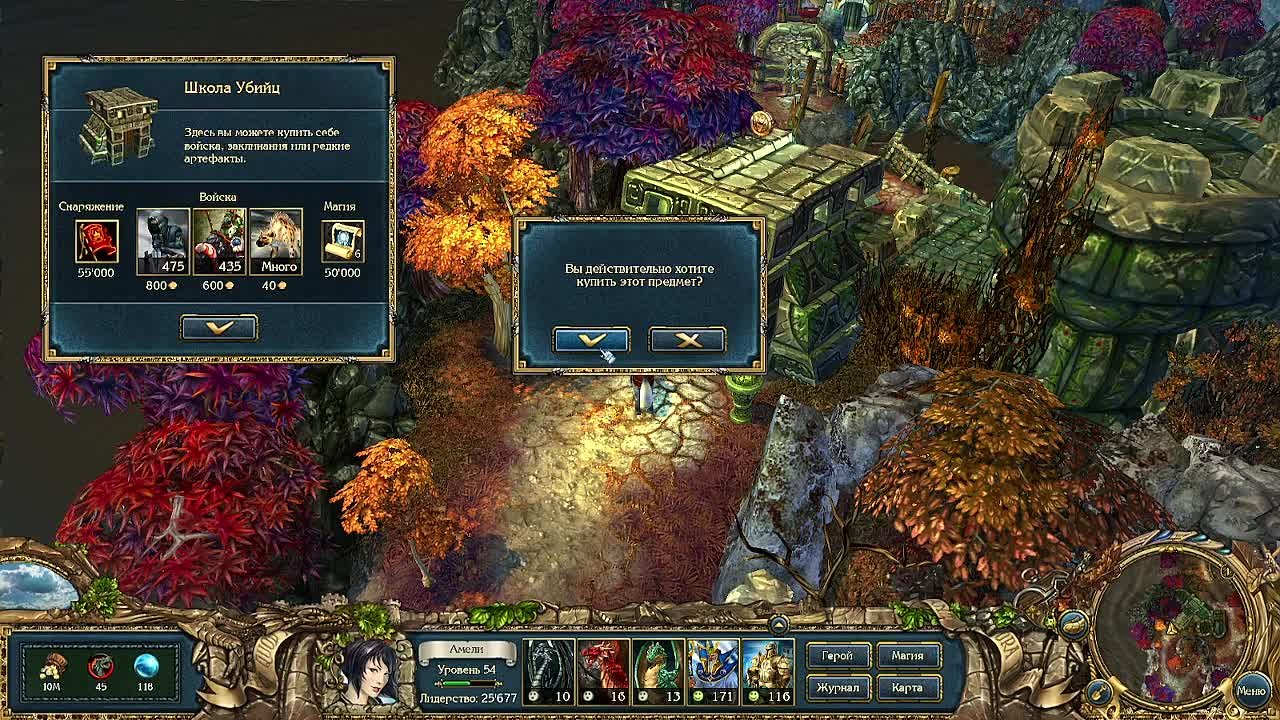Select the hyena troop labeled Много

point(276,241)
